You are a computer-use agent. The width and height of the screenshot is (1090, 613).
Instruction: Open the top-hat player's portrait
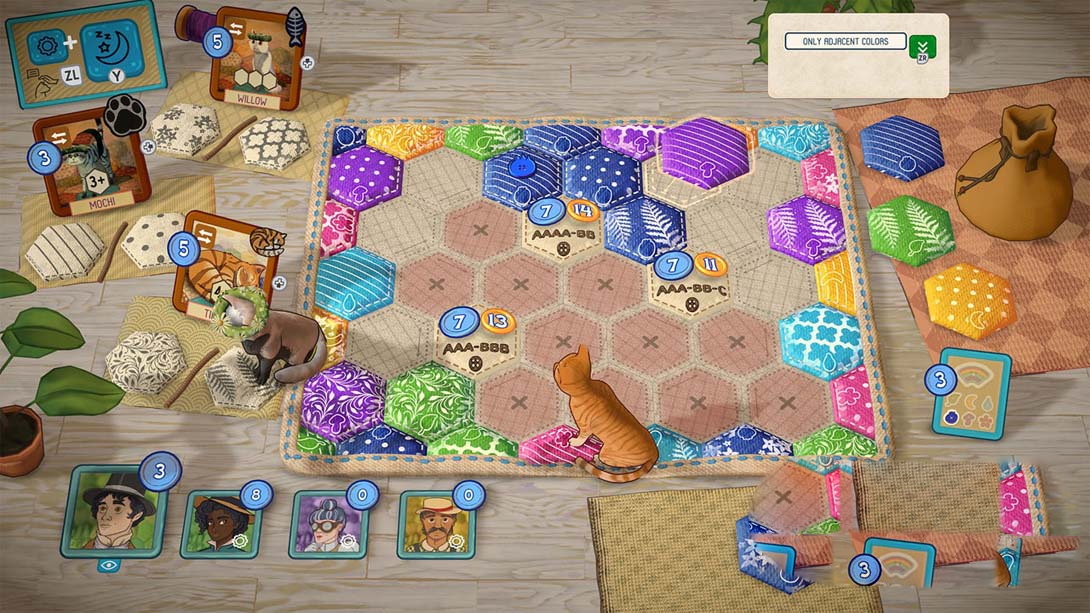110,513
